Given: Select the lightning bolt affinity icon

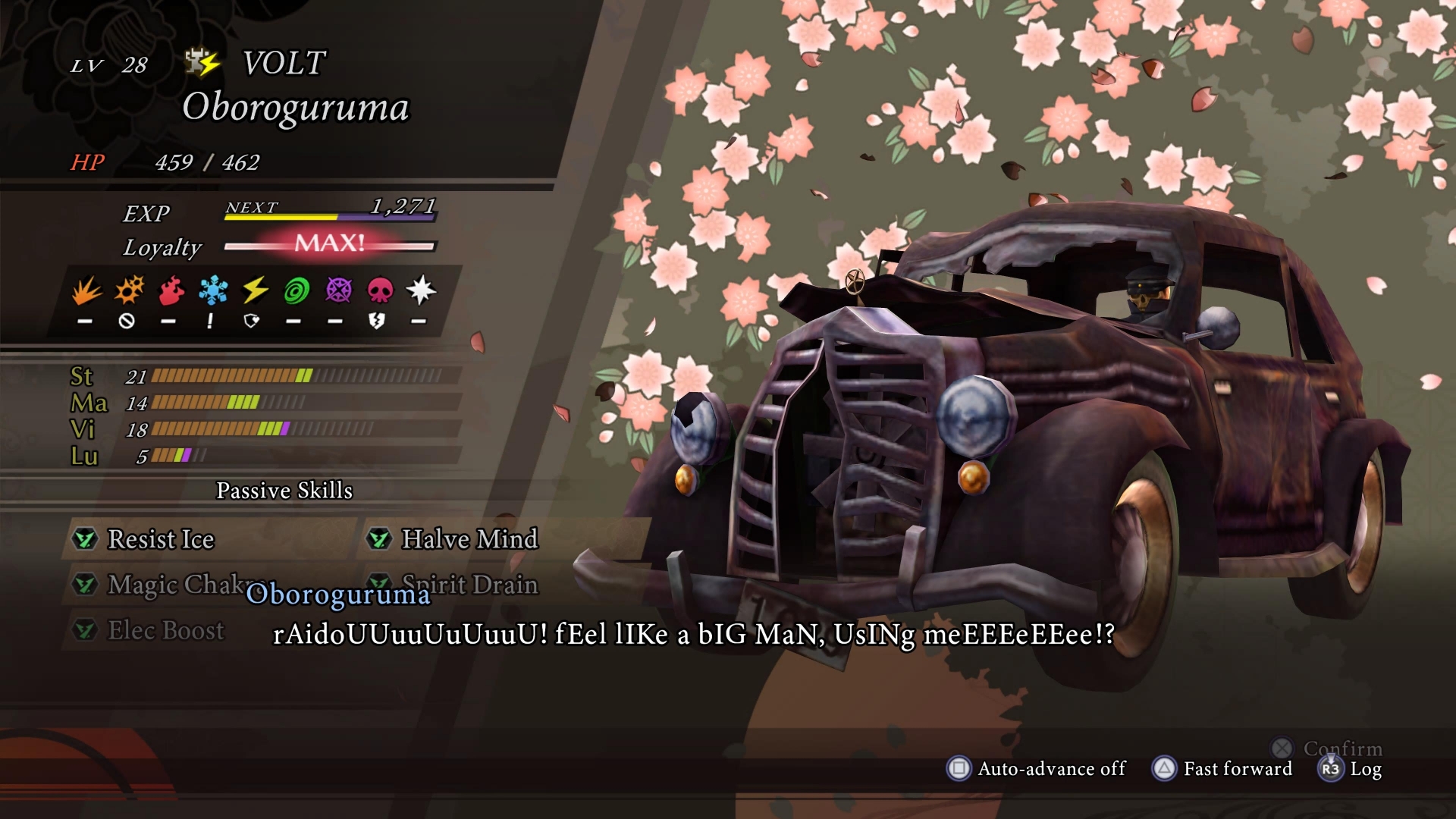Looking at the screenshot, I should coord(255,290).
